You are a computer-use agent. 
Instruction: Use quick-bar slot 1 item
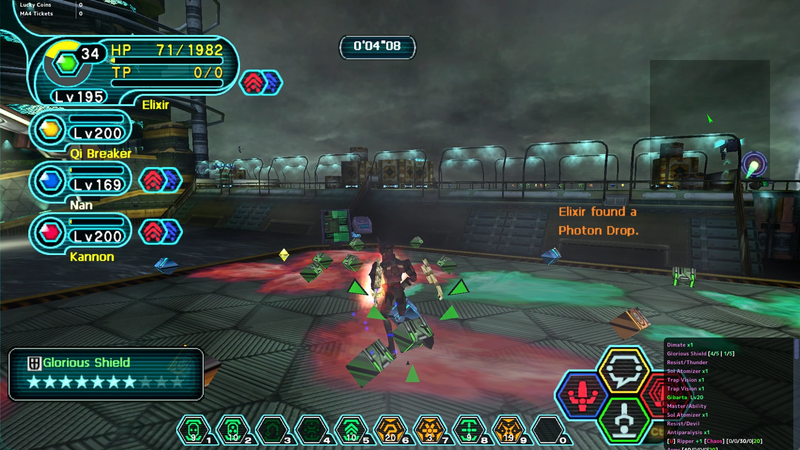pos(196,431)
